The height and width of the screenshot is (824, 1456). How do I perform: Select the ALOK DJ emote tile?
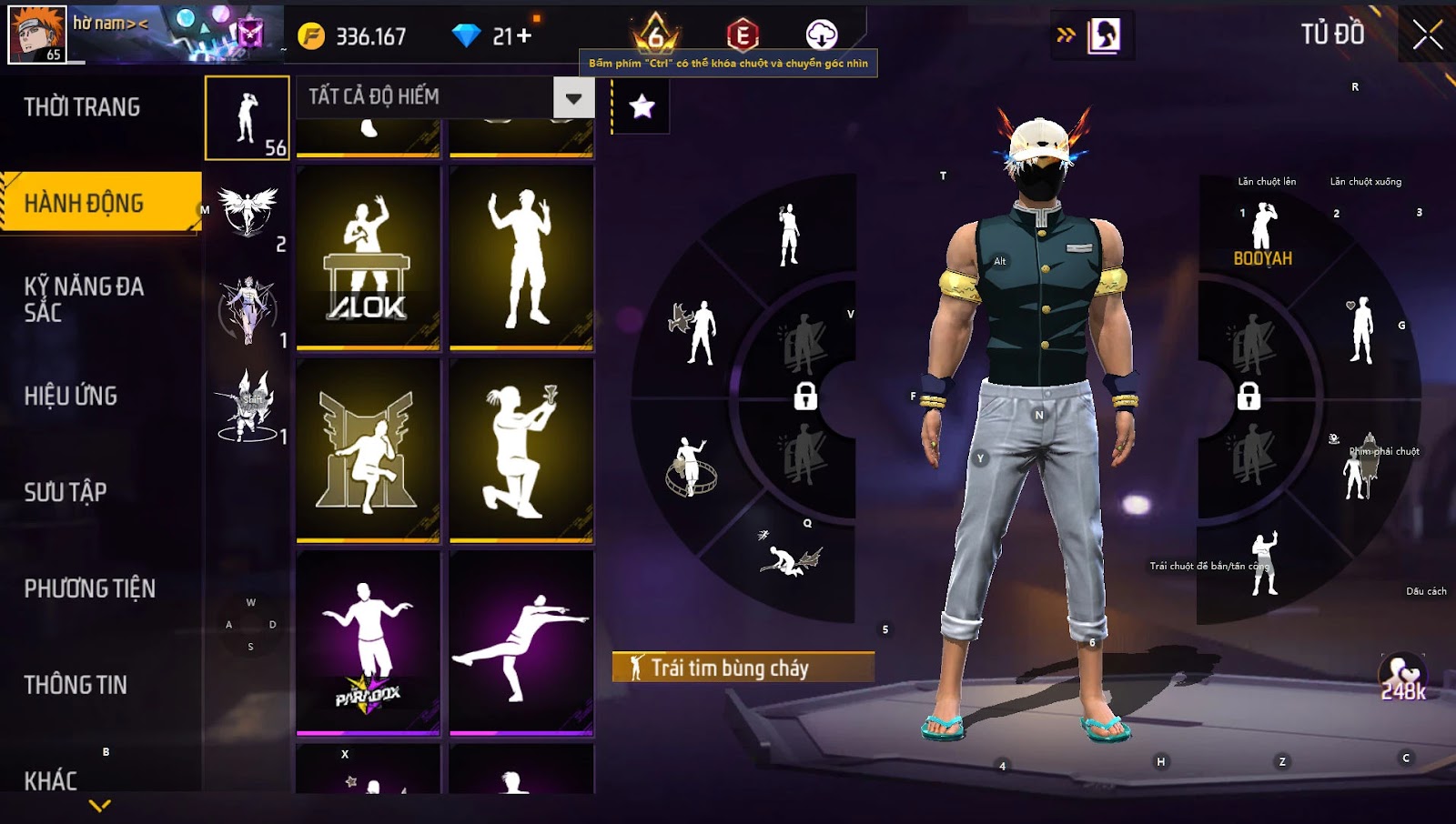368,257
